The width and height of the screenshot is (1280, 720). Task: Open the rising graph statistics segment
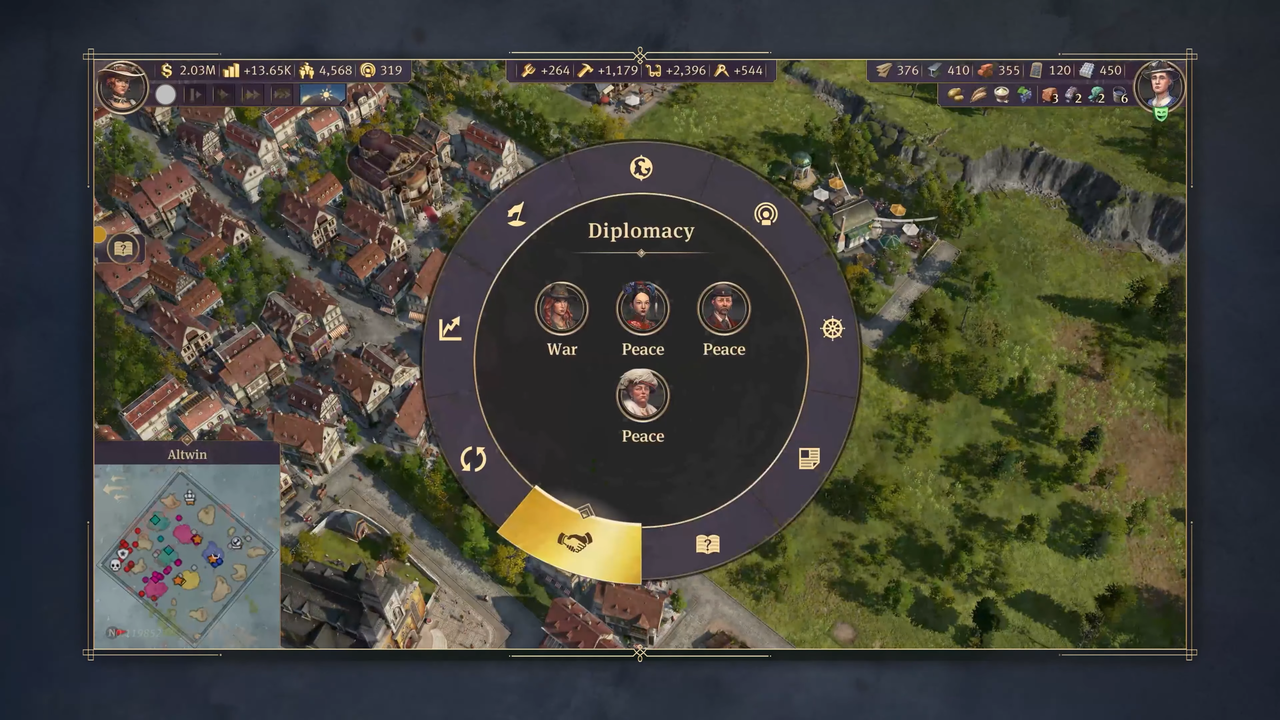(x=450, y=328)
